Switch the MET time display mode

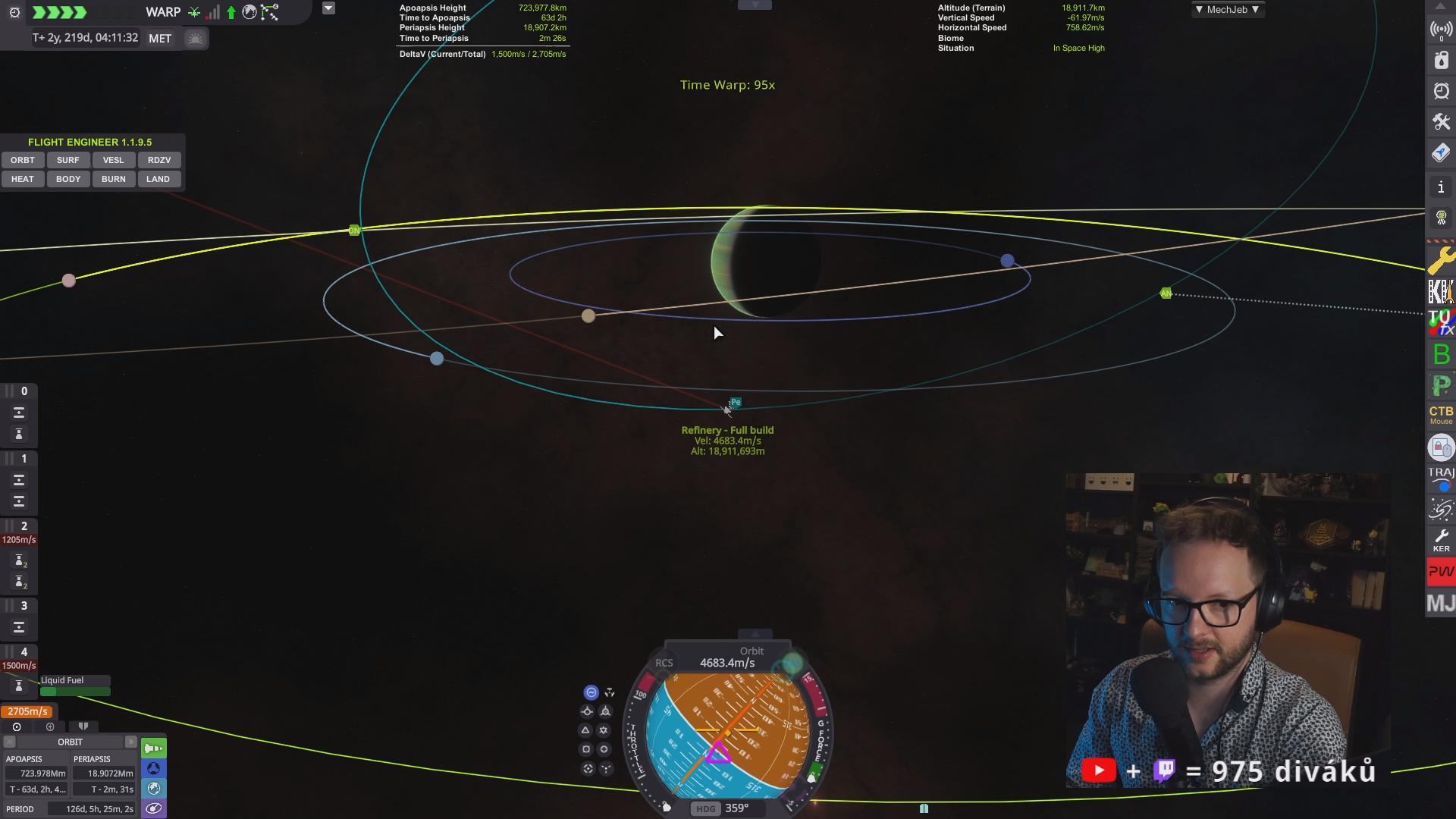160,39
